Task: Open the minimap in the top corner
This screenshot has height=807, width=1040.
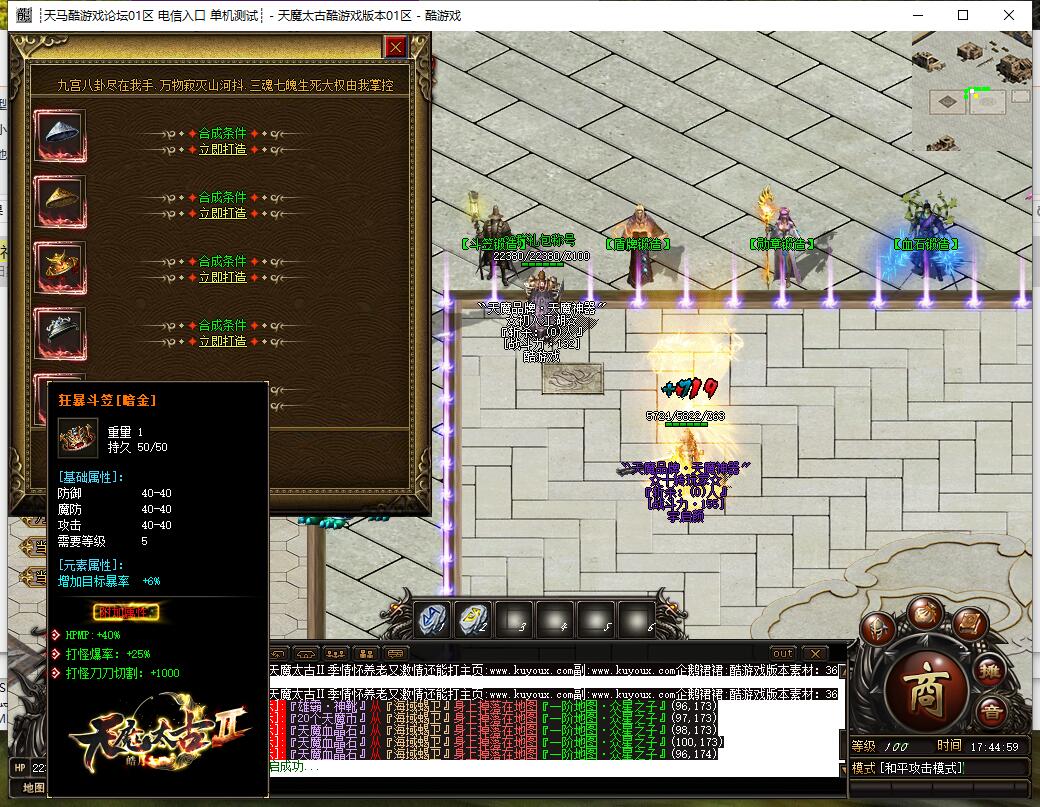Action: [970, 92]
